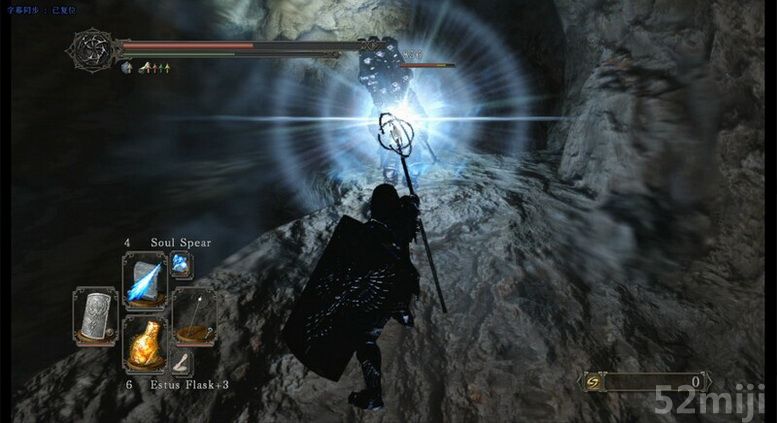Click the right-hand staff slot

[x=193, y=315]
